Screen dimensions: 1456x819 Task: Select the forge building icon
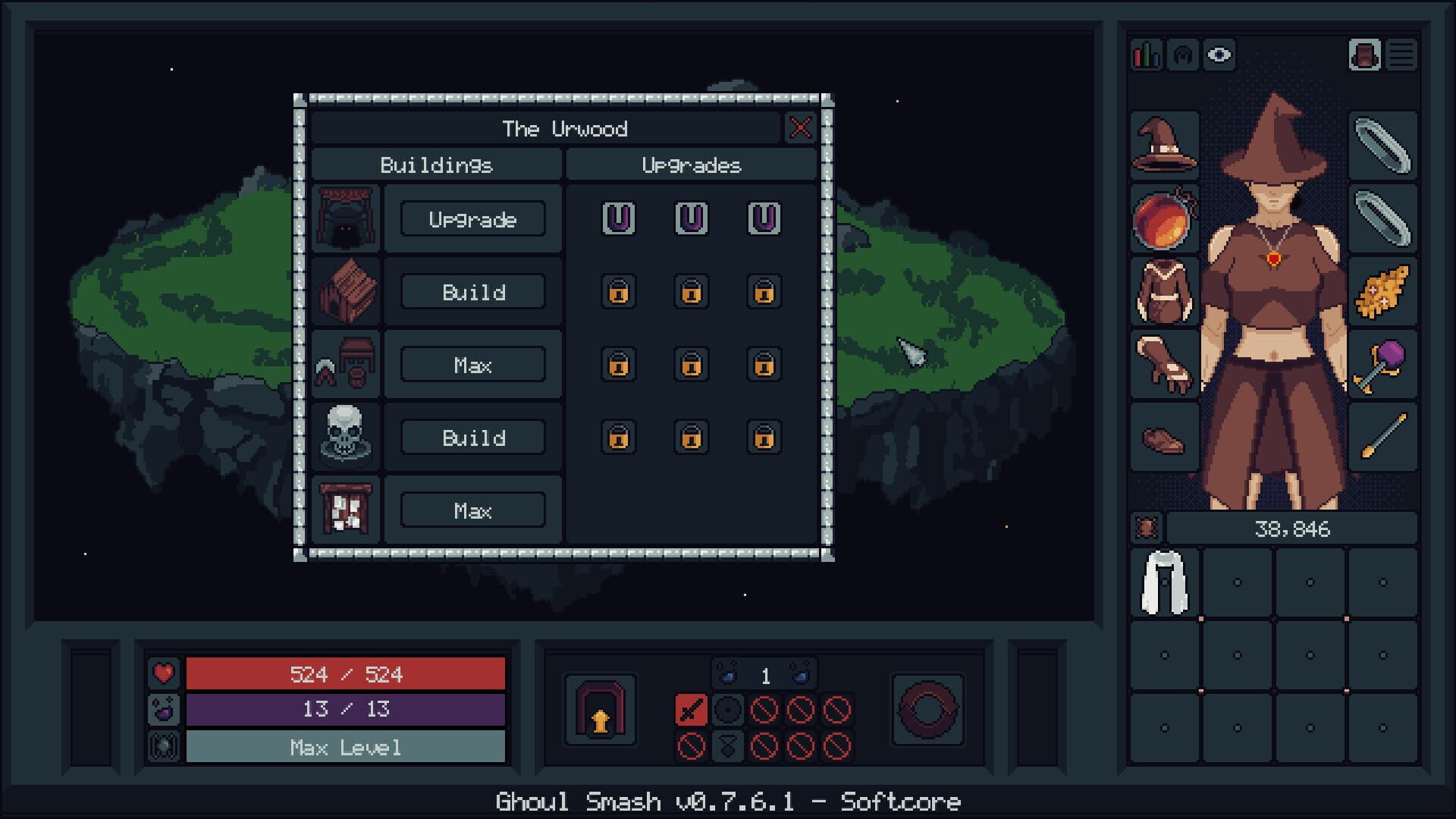tap(345, 219)
